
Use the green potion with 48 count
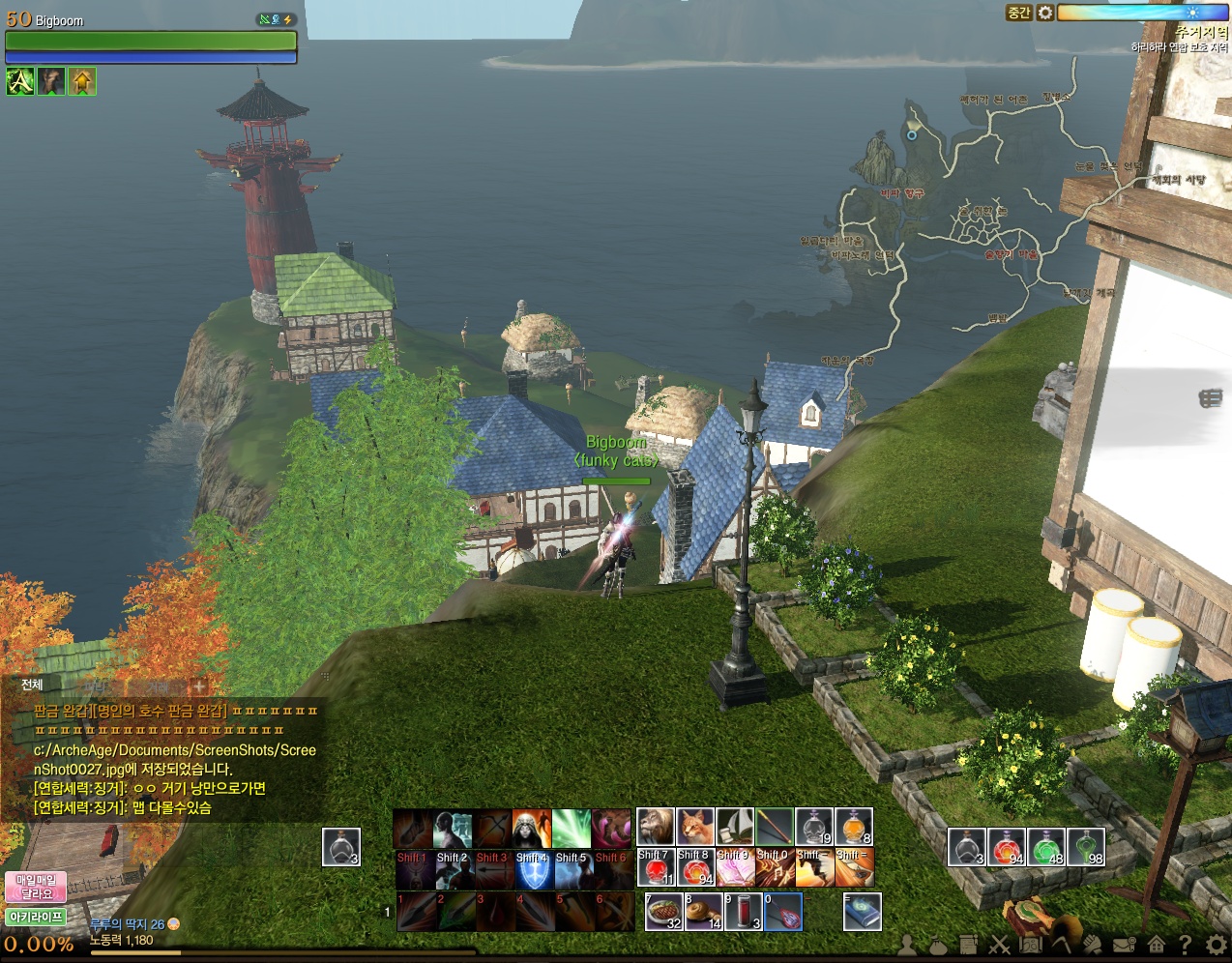coord(1045,847)
